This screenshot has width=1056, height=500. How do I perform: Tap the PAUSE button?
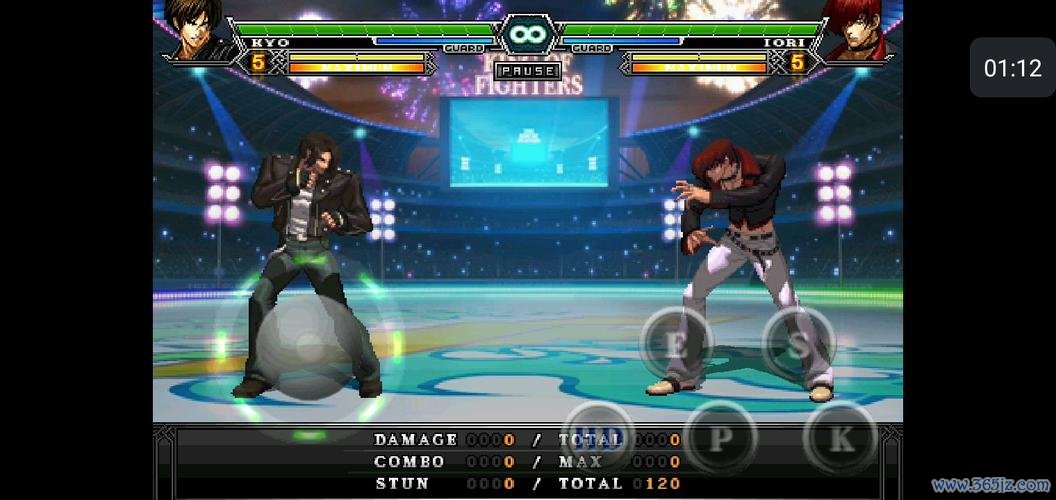point(527,71)
